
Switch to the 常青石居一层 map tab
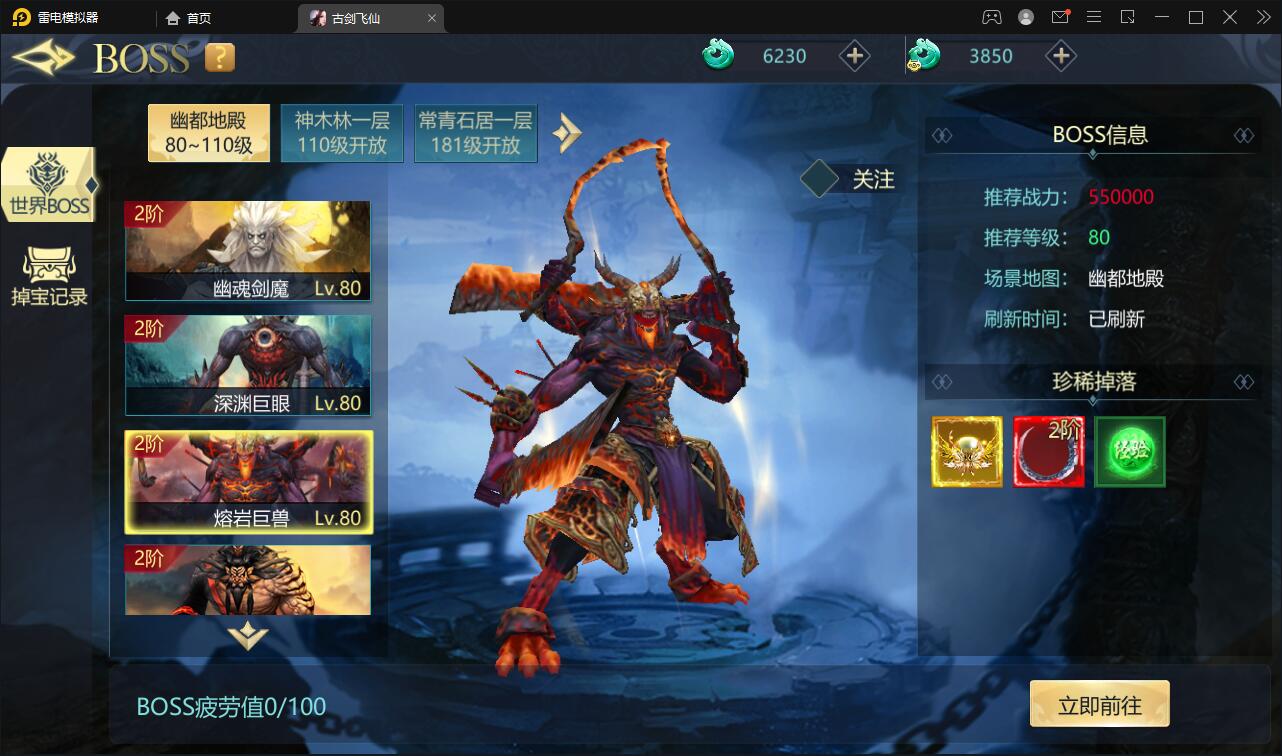coord(476,132)
